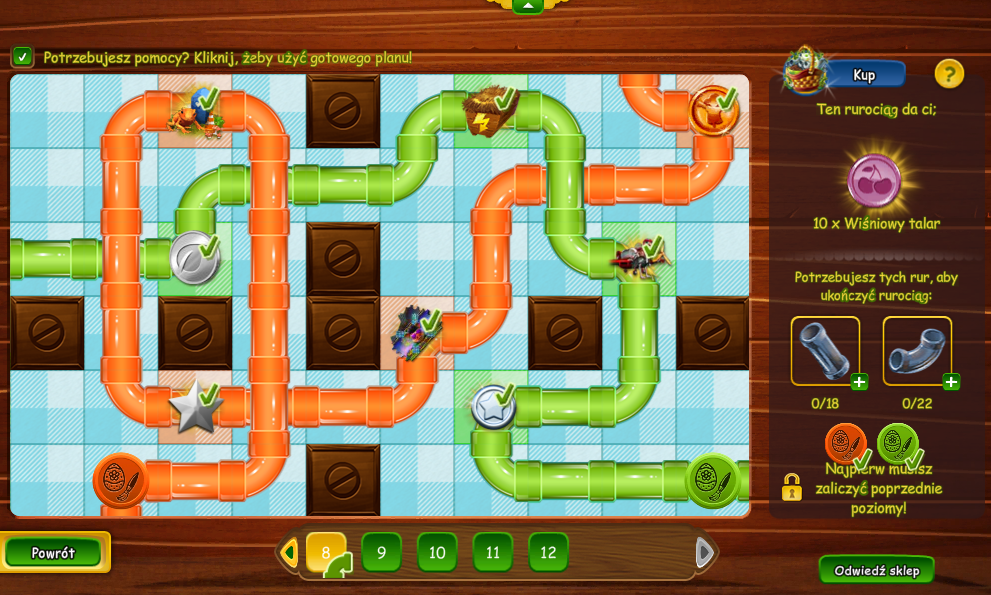Open level 11
Screen dimensions: 991x595
pyautogui.click(x=493, y=552)
